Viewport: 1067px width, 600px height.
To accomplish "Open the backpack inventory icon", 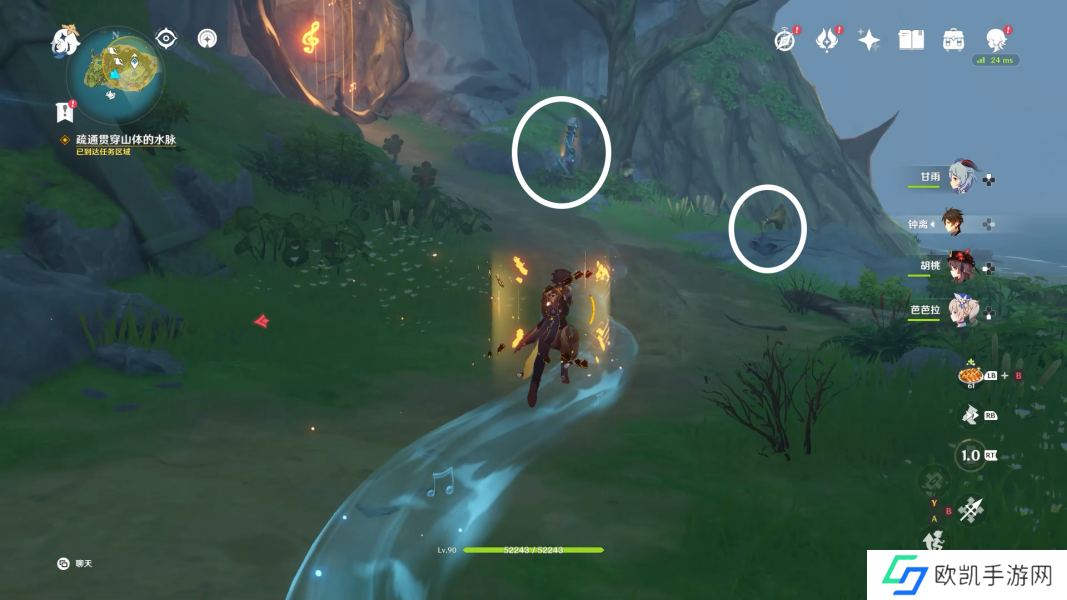I will [x=953, y=40].
